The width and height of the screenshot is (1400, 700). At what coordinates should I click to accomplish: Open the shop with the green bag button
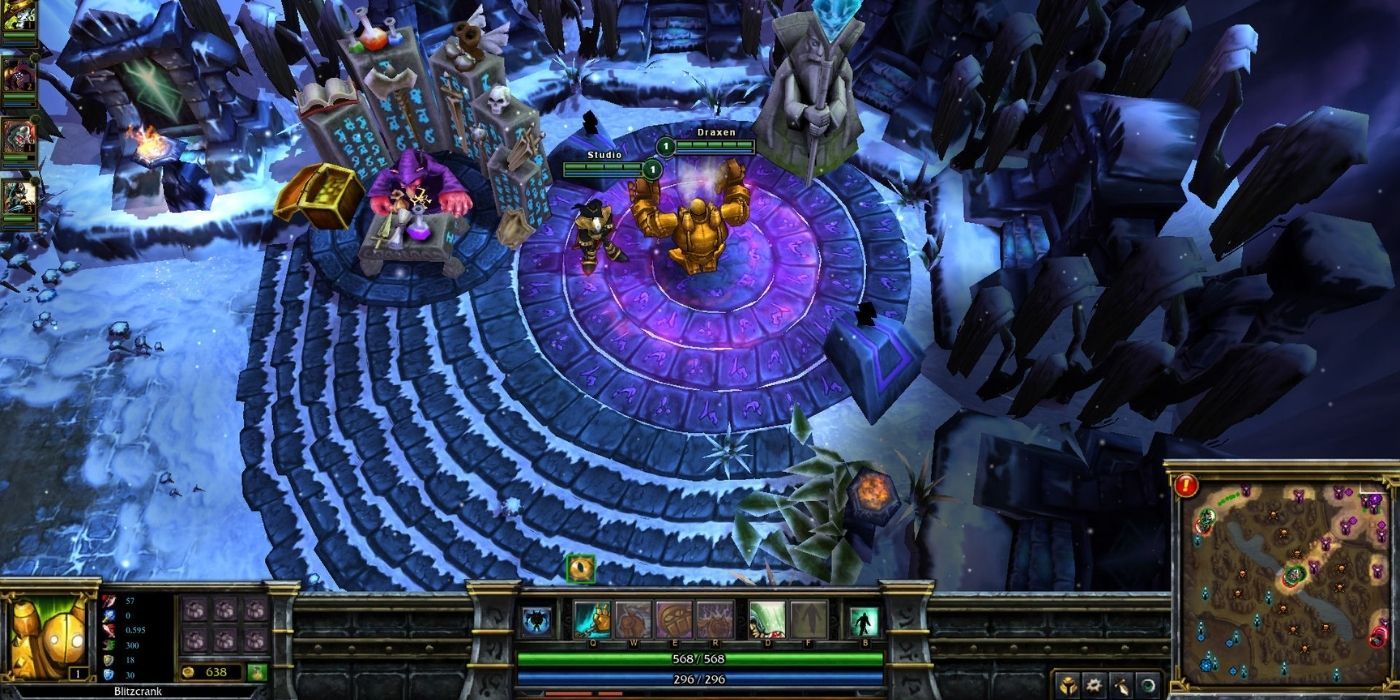click(257, 672)
